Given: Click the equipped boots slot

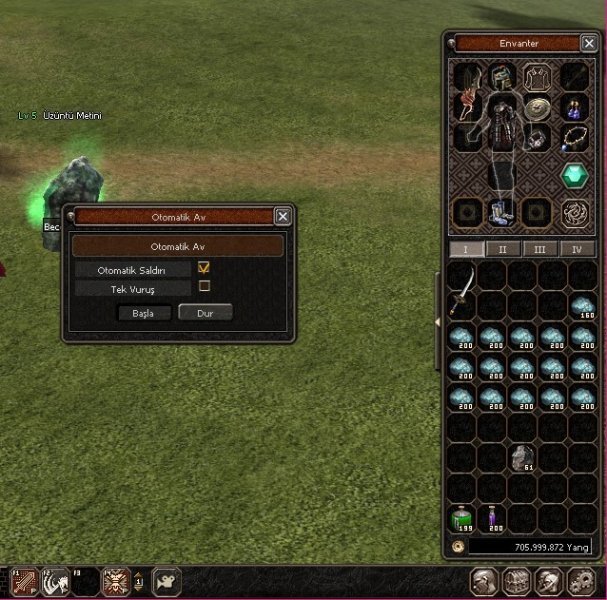Looking at the screenshot, I should click(501, 211).
